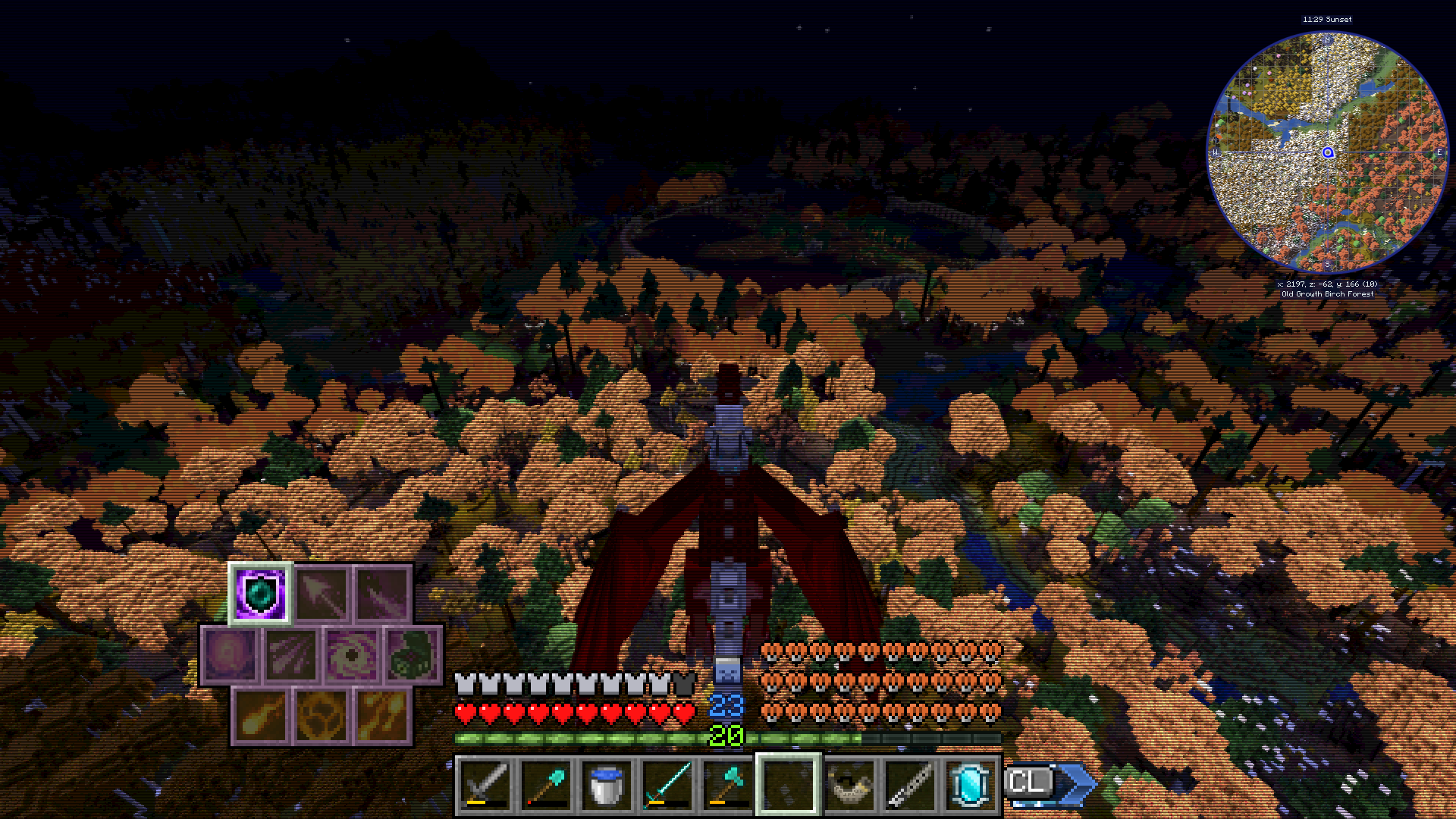Activate the purple orb spell
Image resolution: width=1456 pixels, height=819 pixels.
[230, 654]
